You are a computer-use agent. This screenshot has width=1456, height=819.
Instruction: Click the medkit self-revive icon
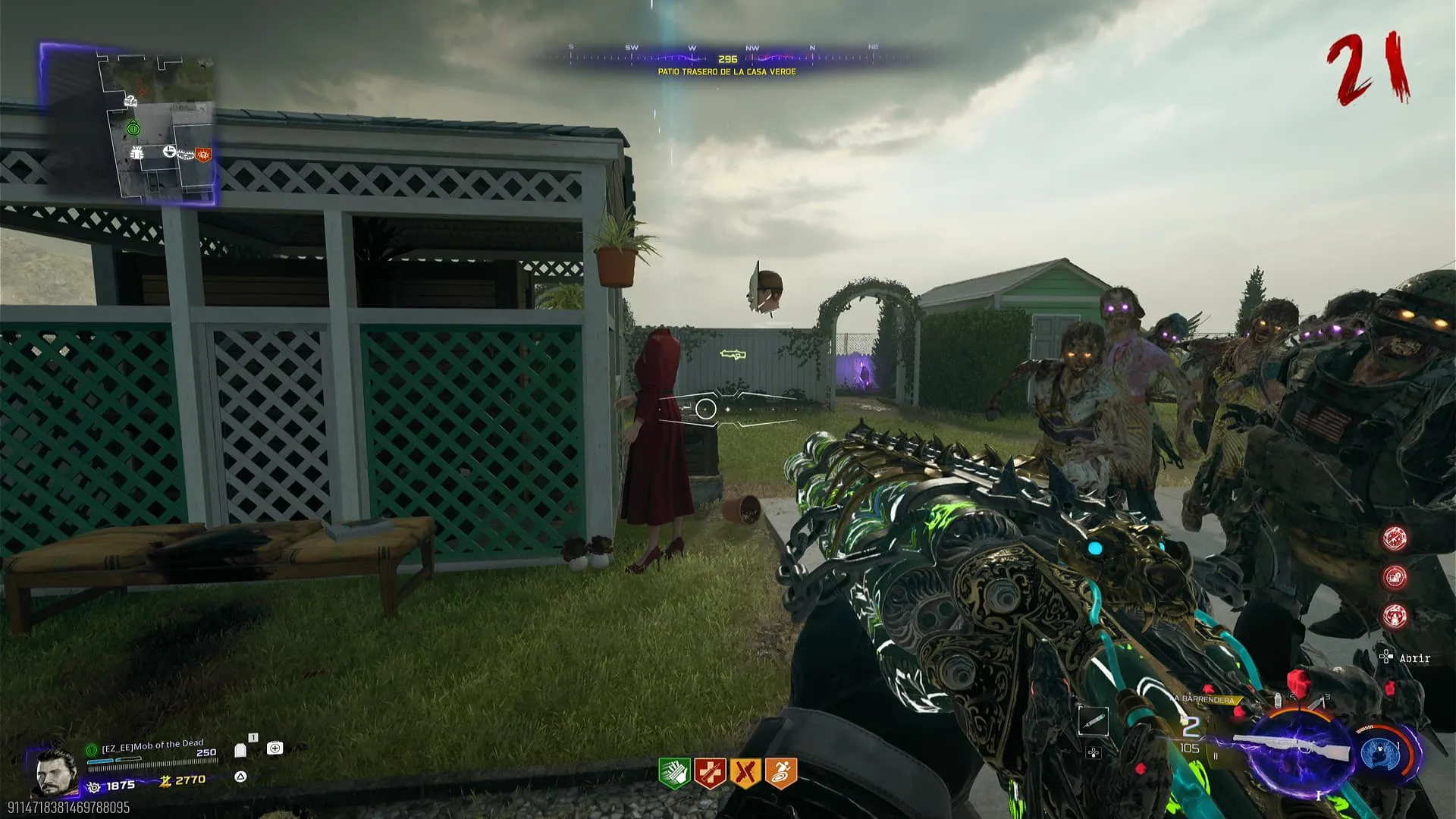pos(275,748)
